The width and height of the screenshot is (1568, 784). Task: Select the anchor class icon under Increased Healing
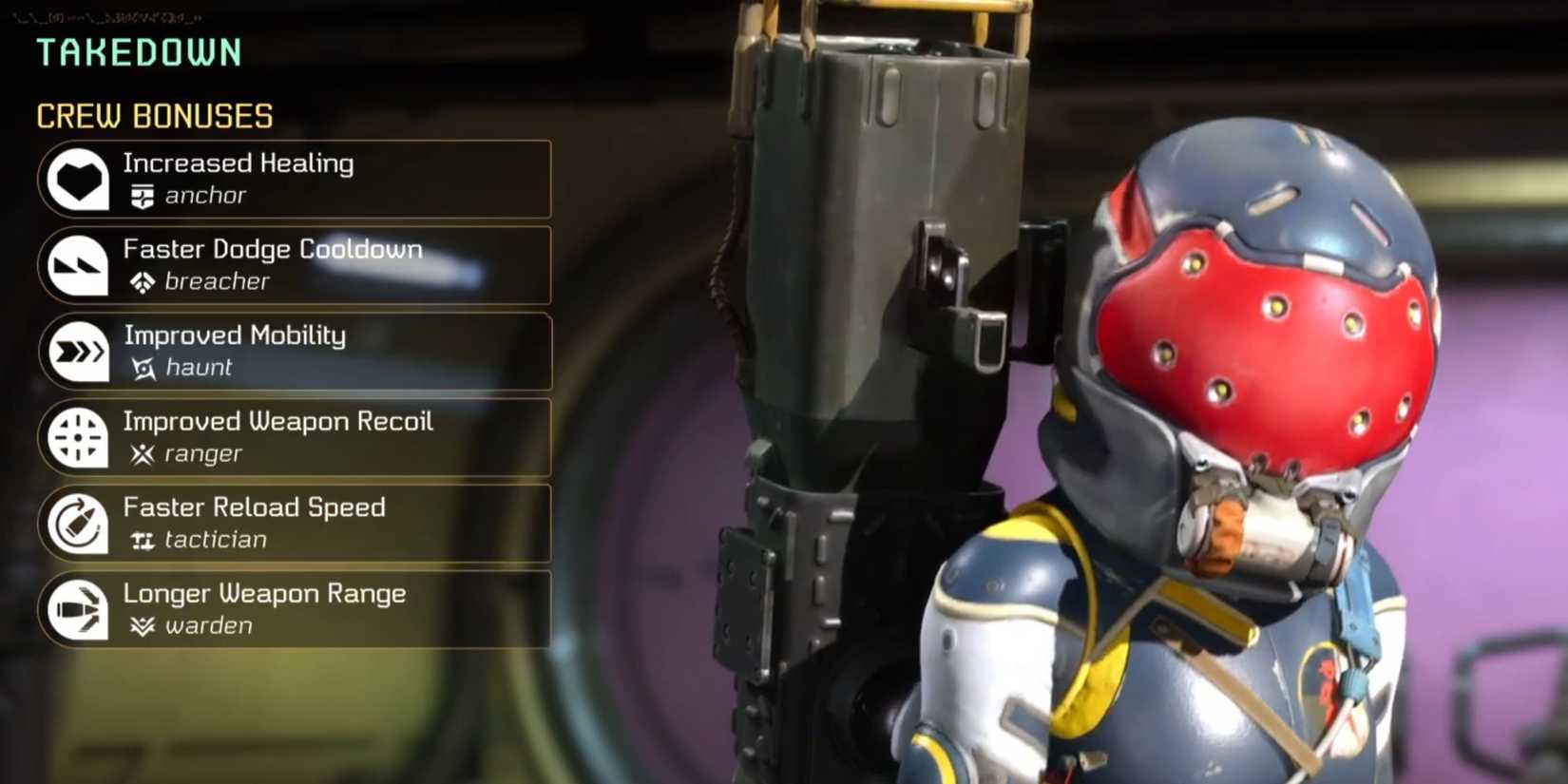(x=143, y=196)
